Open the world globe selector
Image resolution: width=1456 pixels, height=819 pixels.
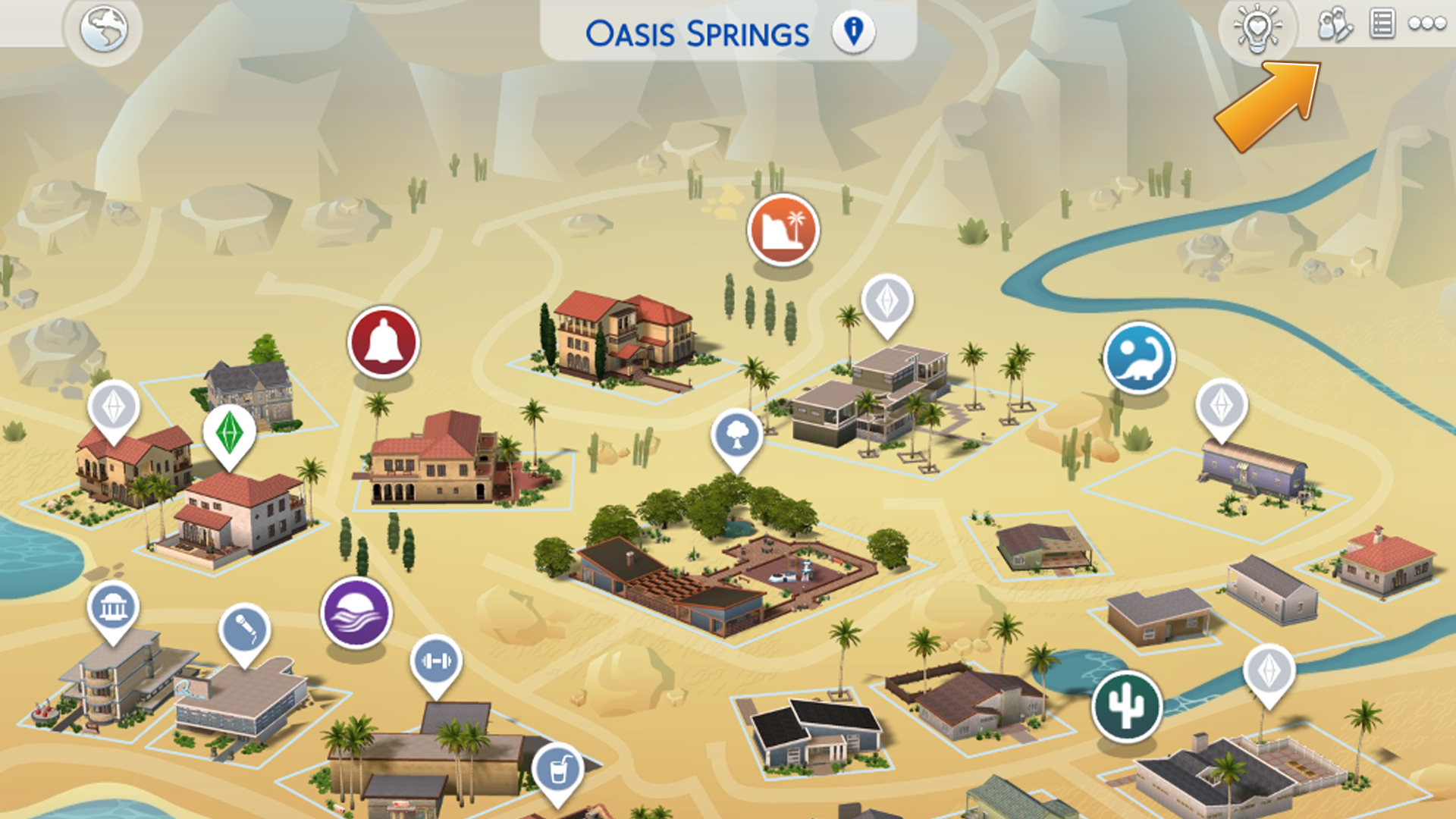103,30
